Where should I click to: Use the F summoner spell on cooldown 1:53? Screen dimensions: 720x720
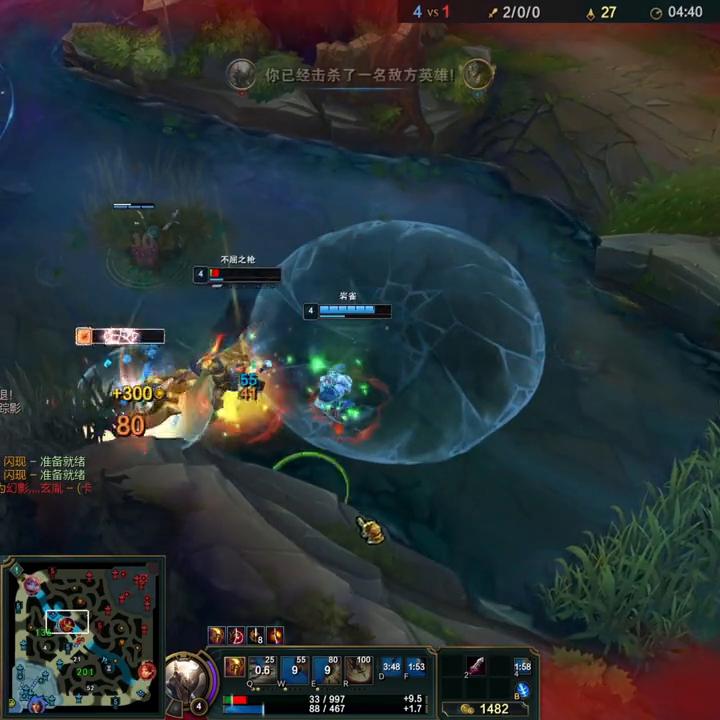416,668
